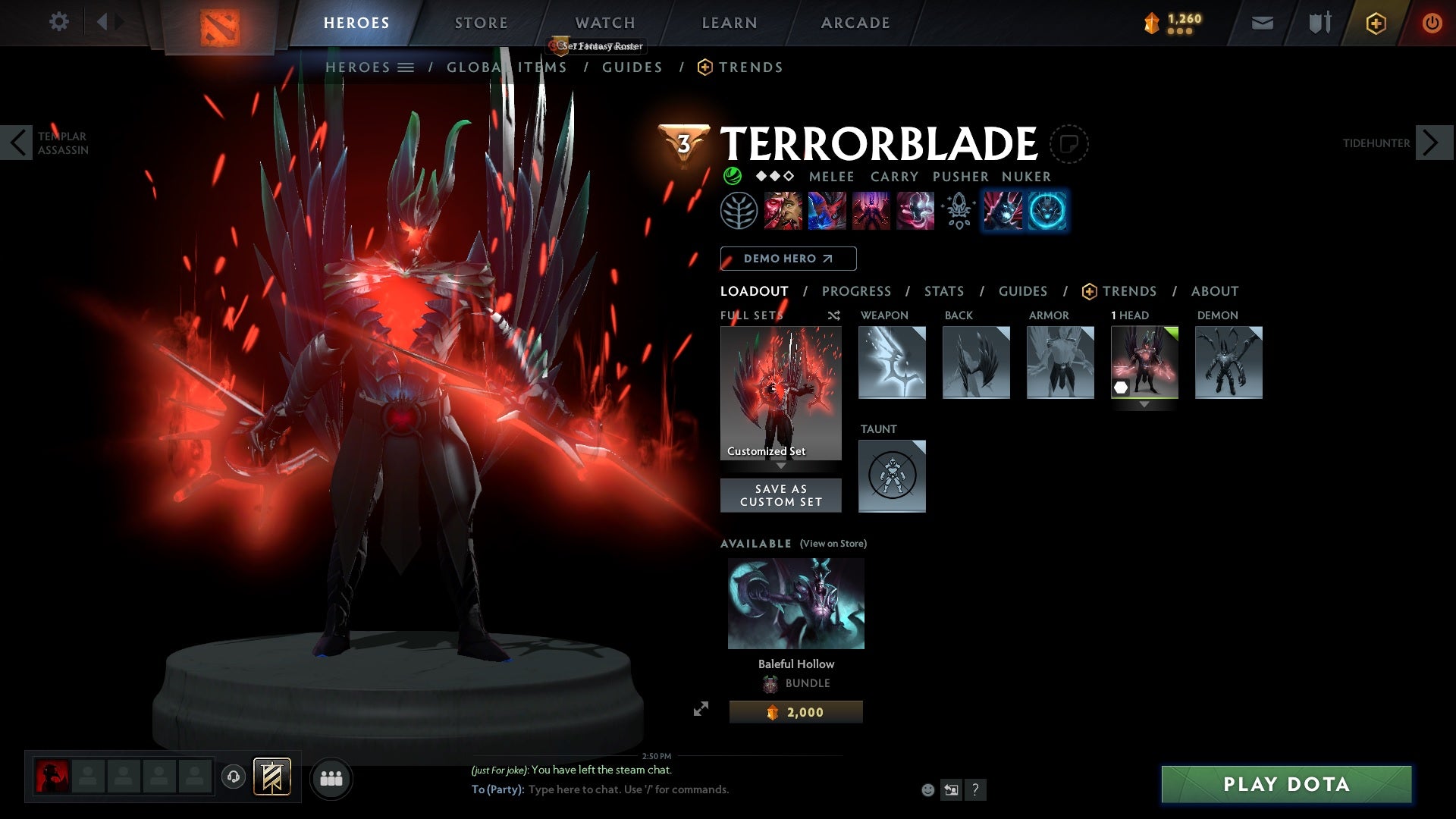Expand the dropdown arrow under the Head item
Viewport: 1456px width, 819px height.
pos(1144,404)
